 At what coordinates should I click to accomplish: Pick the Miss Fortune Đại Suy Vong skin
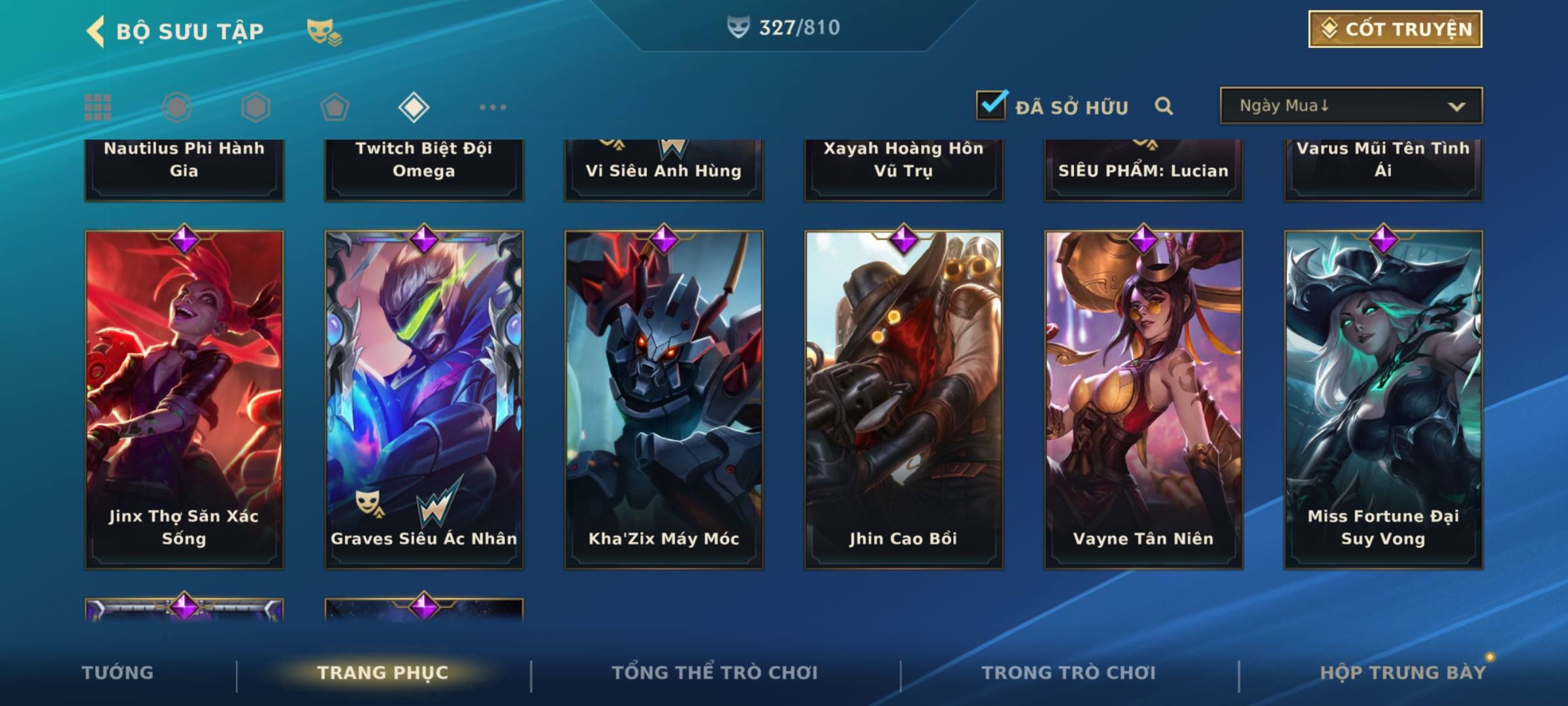(x=1383, y=399)
